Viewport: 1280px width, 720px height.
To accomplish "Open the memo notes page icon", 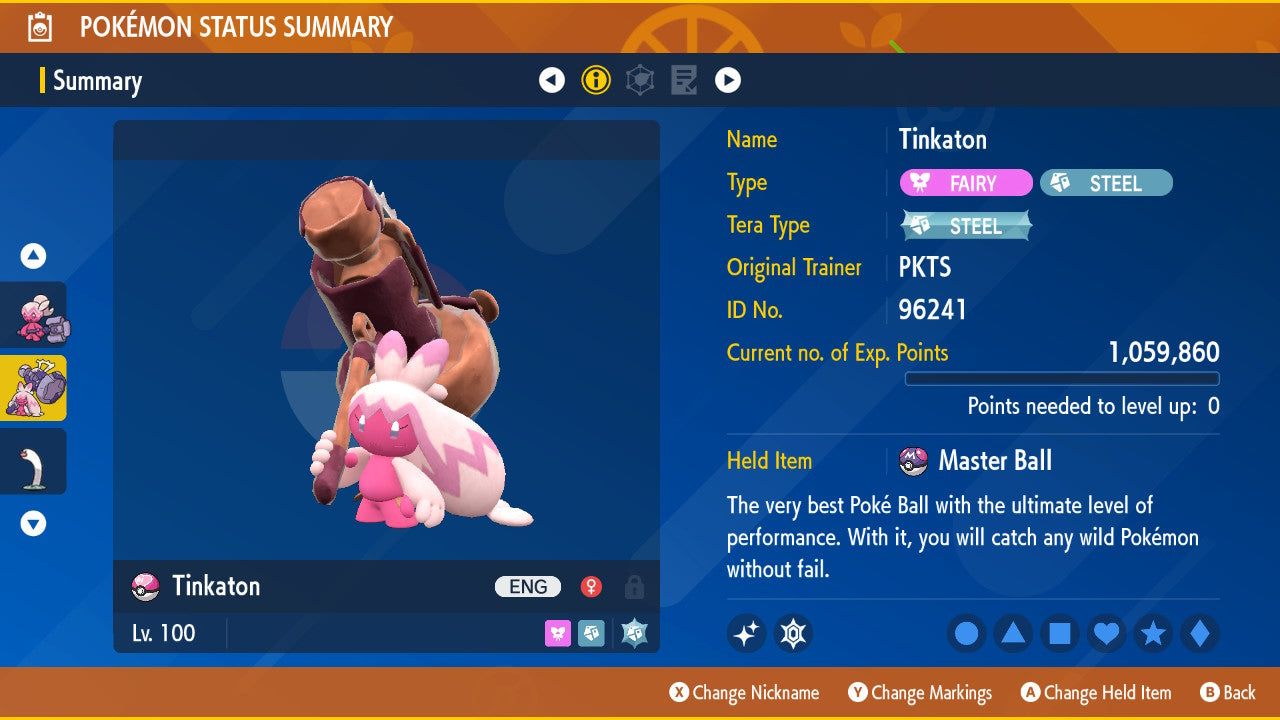I will click(x=684, y=80).
